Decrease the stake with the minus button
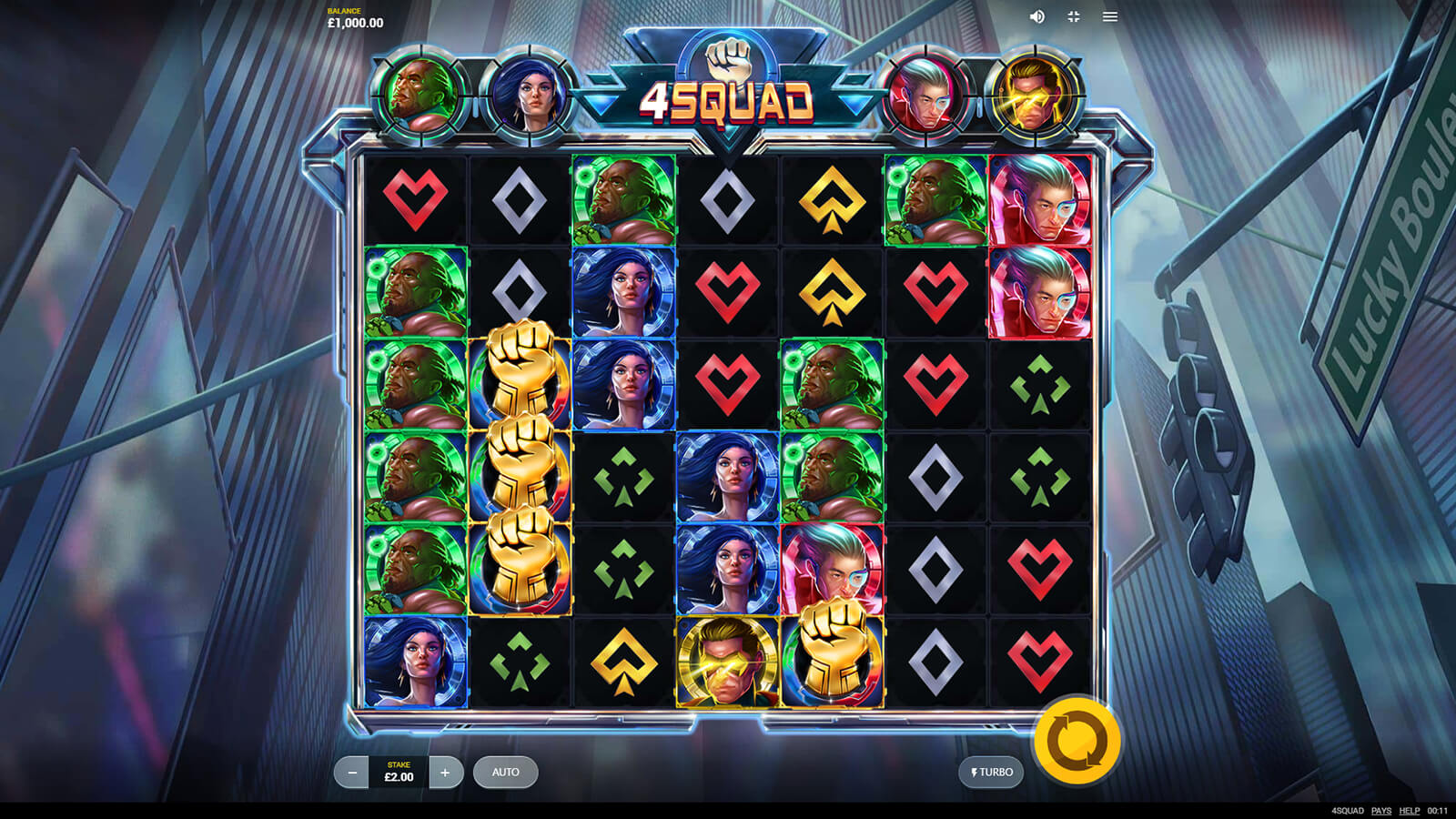Viewport: 1456px width, 819px height. tap(351, 773)
